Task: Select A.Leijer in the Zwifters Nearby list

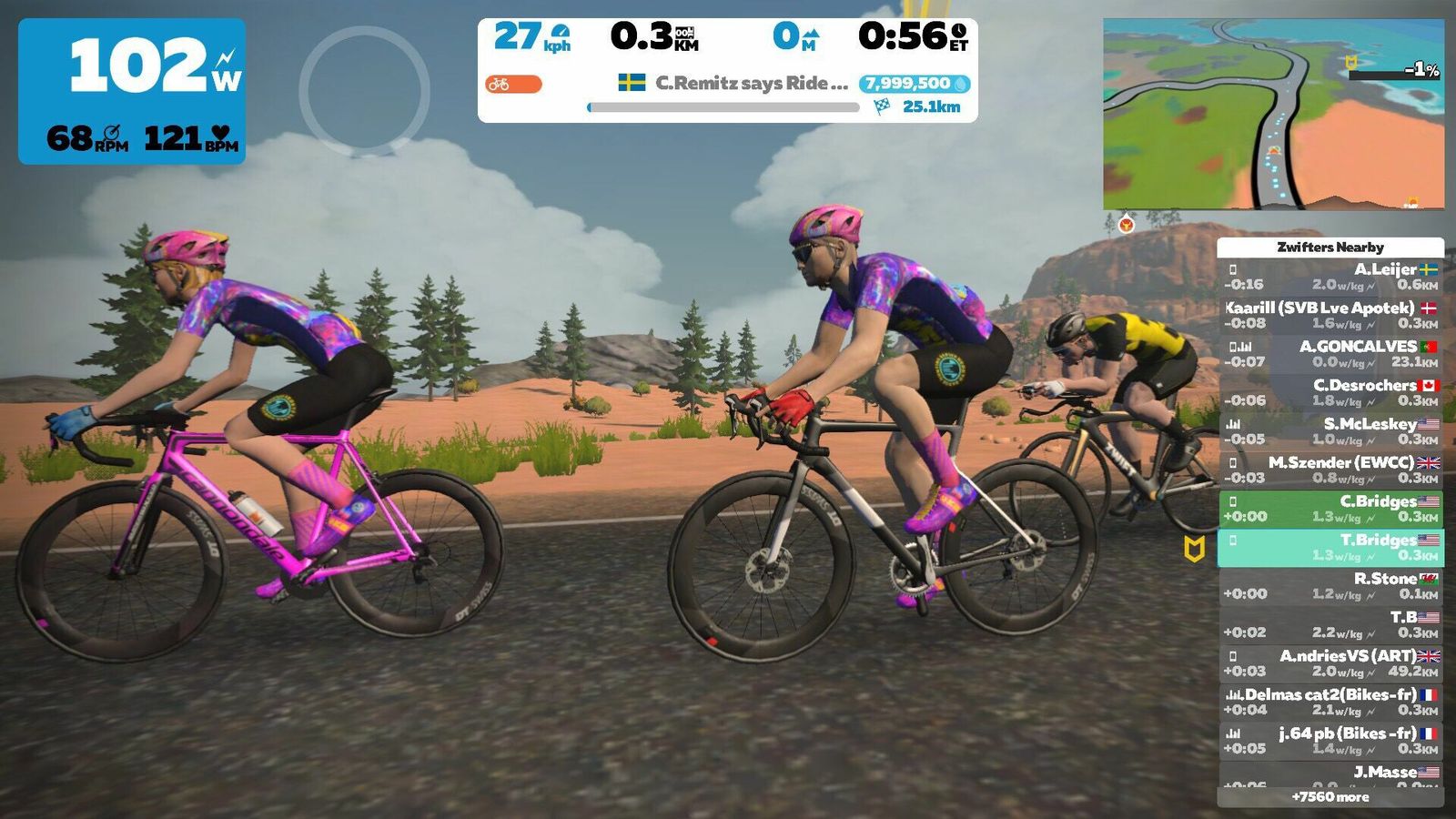Action: pyautogui.click(x=1330, y=277)
